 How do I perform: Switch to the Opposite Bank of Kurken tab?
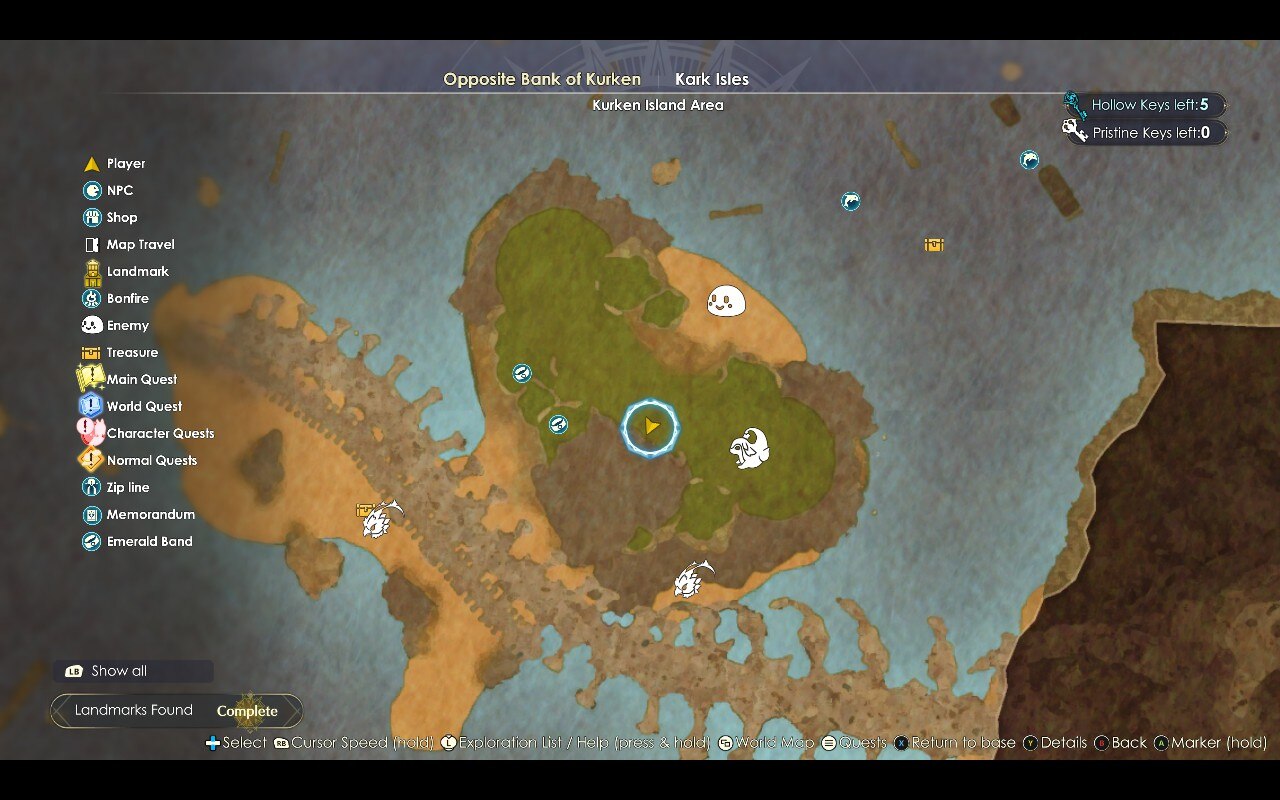click(542, 79)
